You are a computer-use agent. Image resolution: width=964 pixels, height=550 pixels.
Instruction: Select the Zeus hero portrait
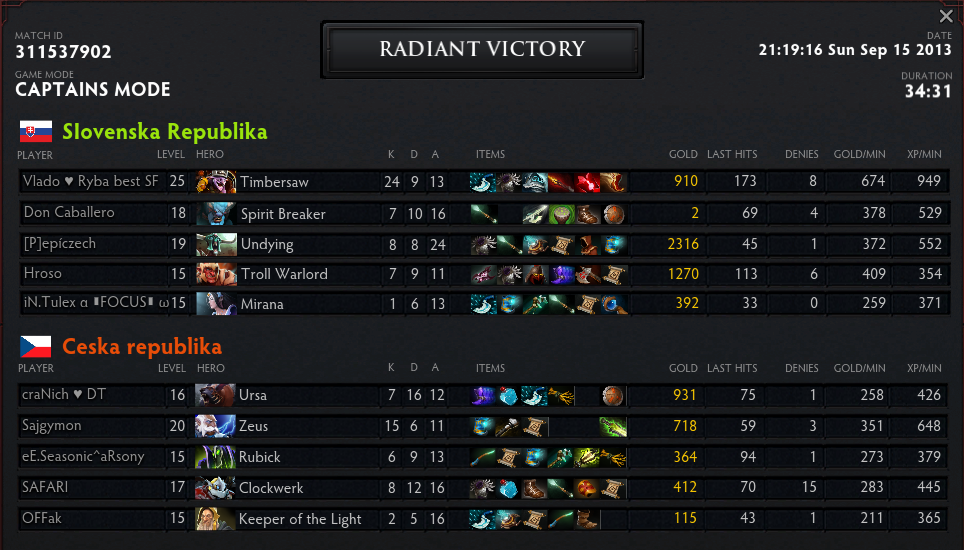coord(216,426)
